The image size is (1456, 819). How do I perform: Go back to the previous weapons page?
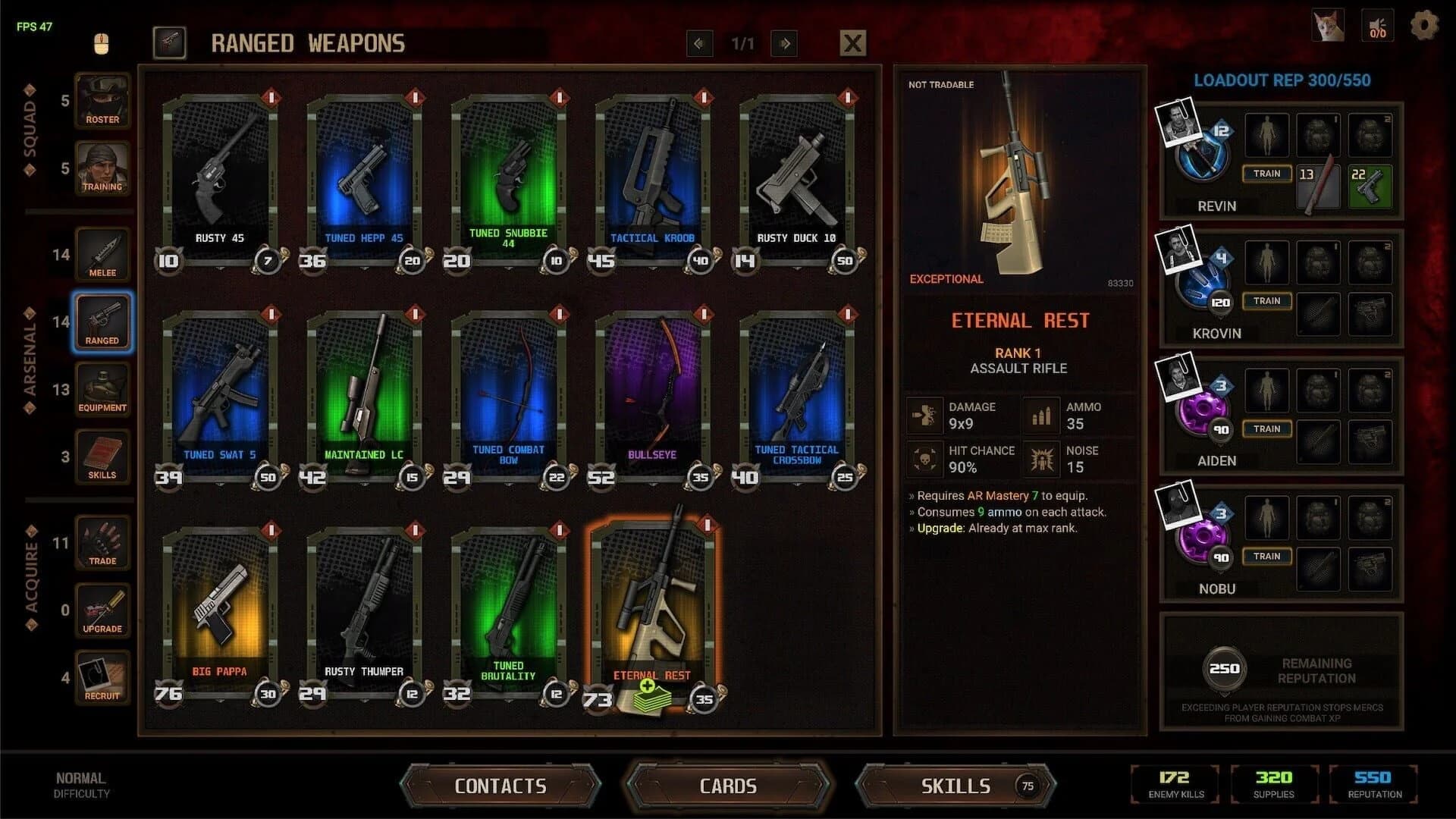coord(699,43)
